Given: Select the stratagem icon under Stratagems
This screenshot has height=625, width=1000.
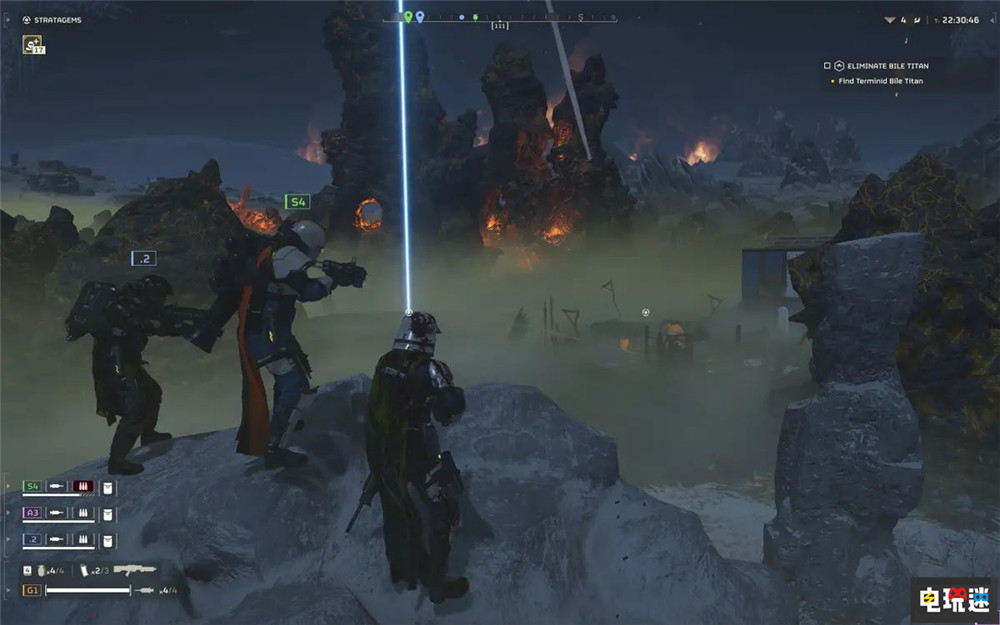Looking at the screenshot, I should click(x=32, y=44).
